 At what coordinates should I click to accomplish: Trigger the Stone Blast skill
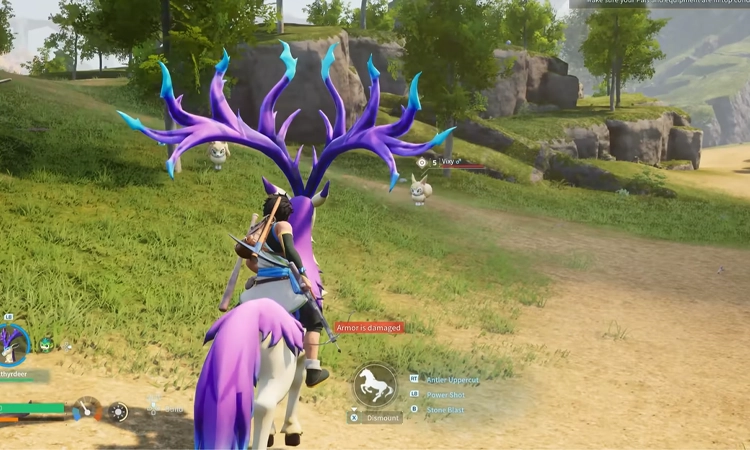(x=445, y=409)
